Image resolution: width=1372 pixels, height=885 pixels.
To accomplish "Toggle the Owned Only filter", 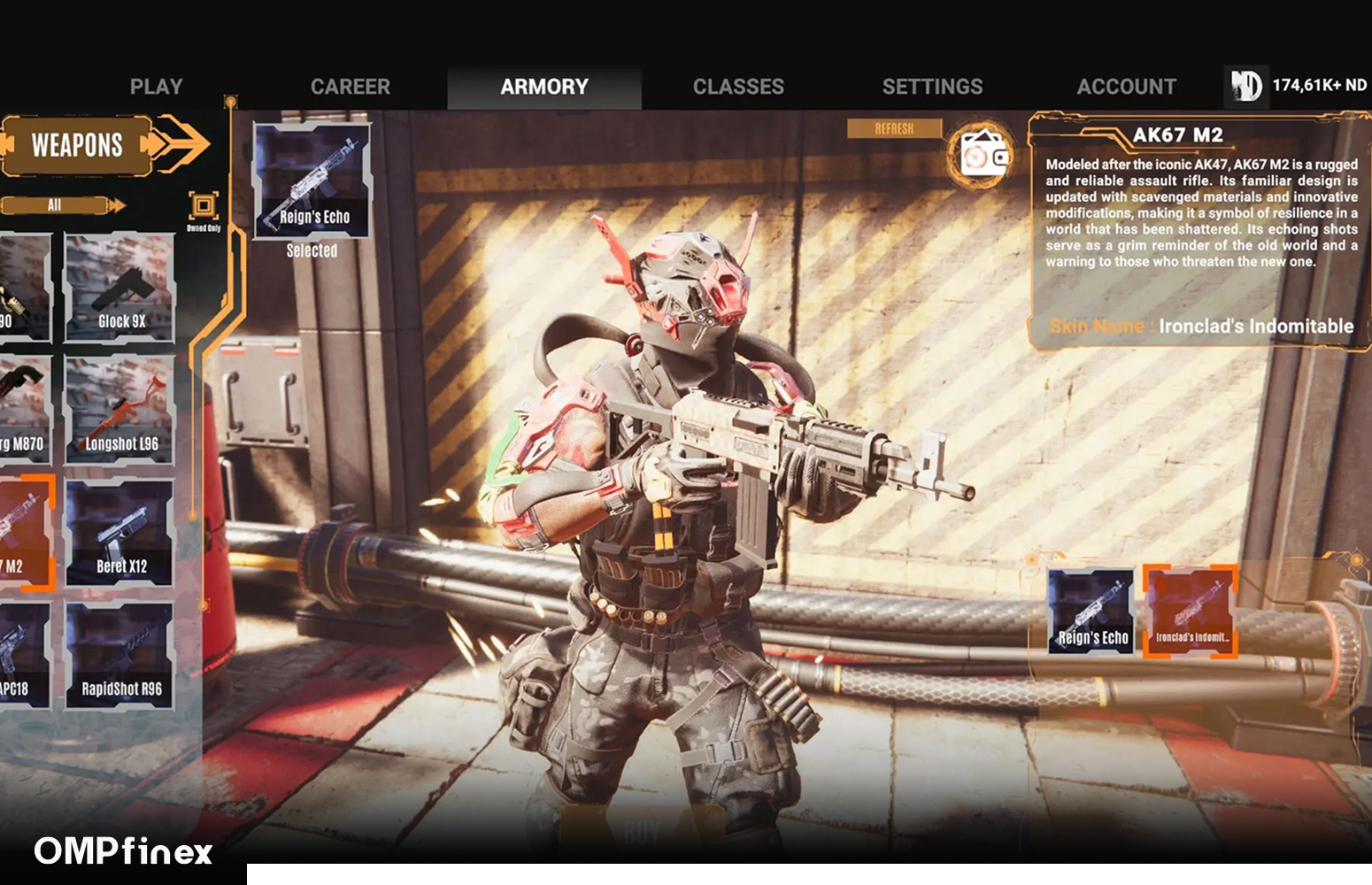I will coord(204,208).
